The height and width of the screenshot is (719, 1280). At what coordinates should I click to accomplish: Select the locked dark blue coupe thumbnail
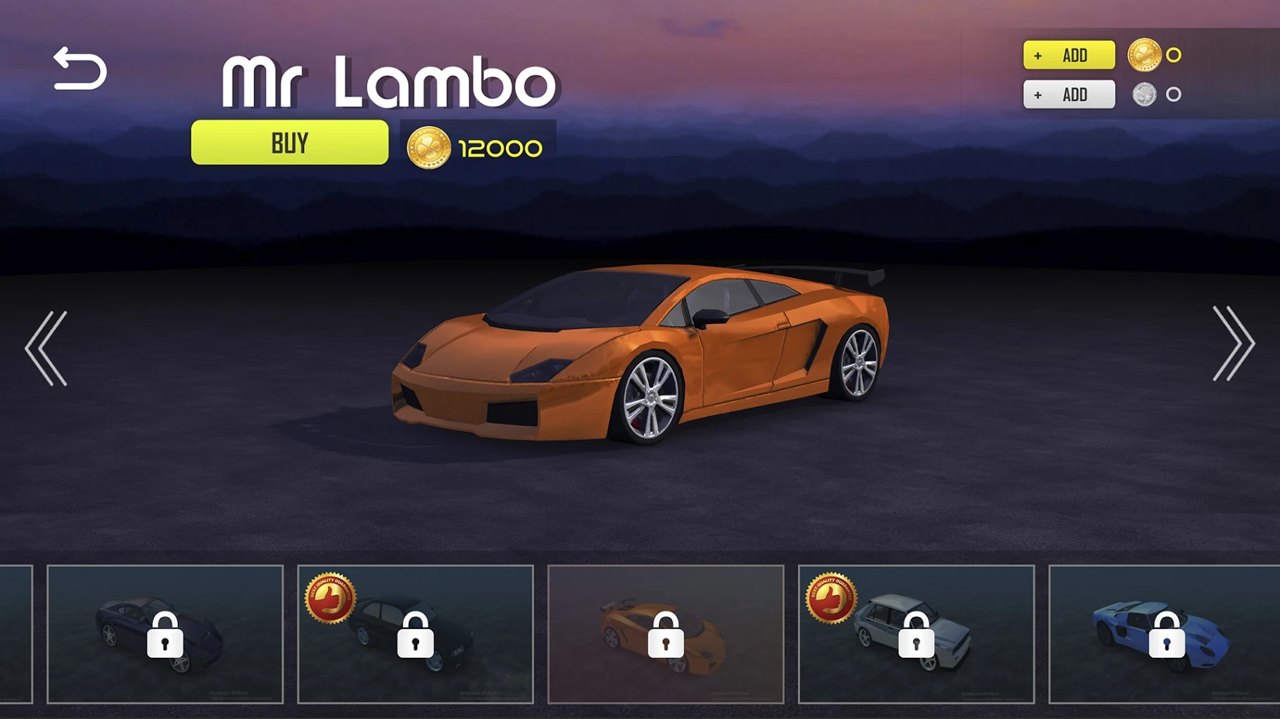click(x=165, y=634)
